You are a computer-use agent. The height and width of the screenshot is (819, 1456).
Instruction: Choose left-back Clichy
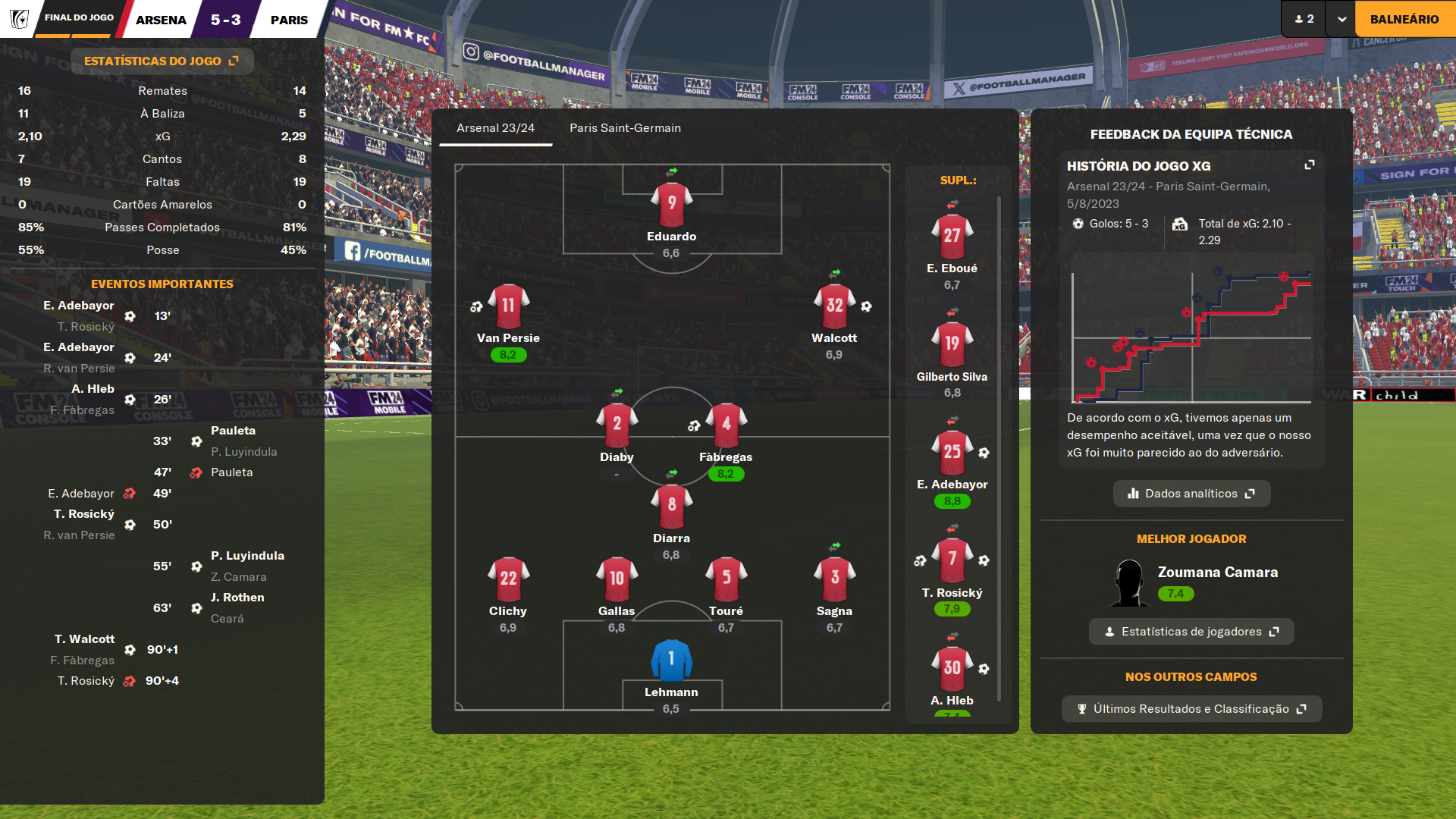pyautogui.click(x=508, y=580)
